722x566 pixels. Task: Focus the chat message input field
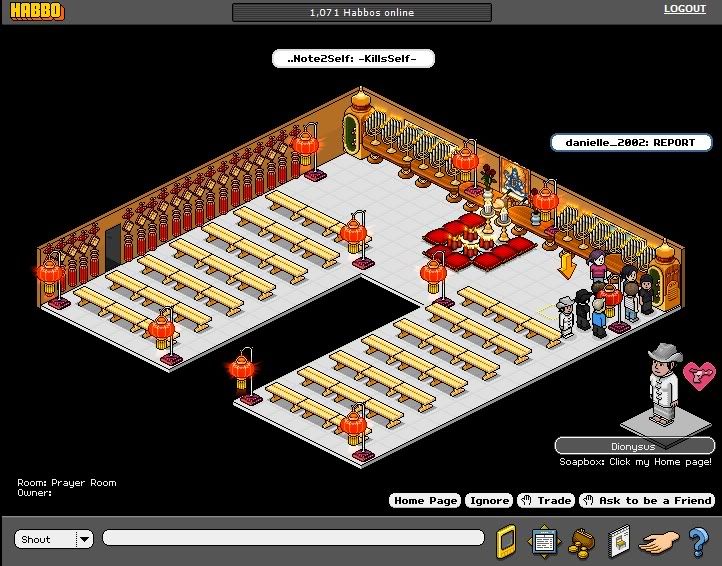292,538
